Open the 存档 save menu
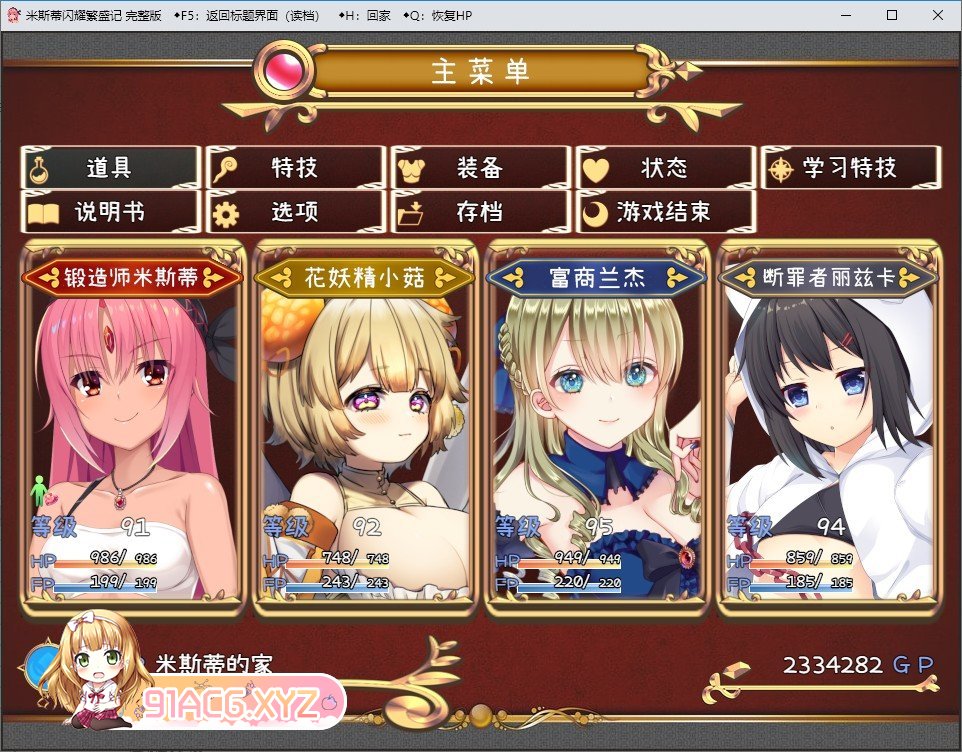962x752 pixels. pos(481,212)
